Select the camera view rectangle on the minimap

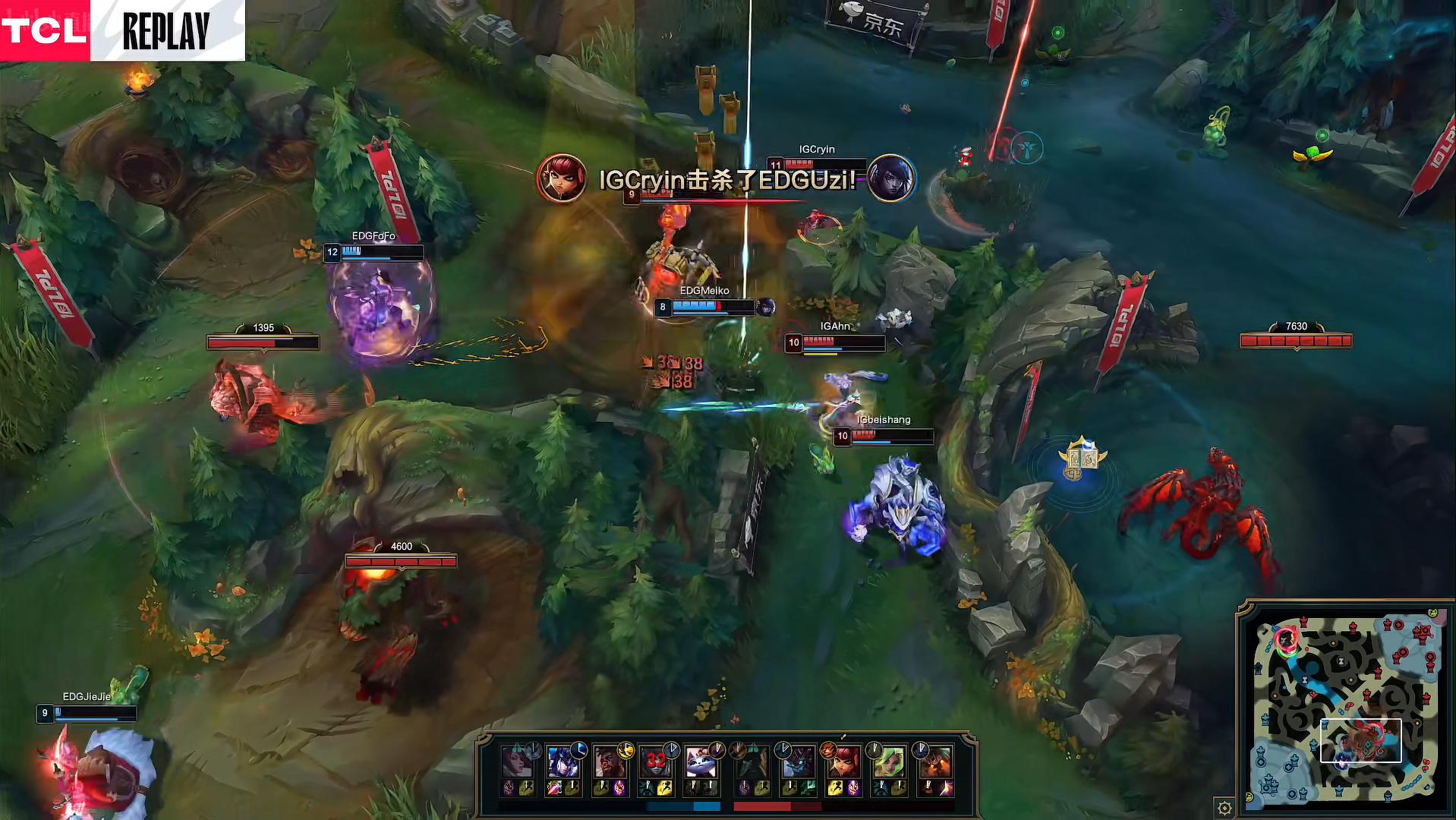(1360, 740)
